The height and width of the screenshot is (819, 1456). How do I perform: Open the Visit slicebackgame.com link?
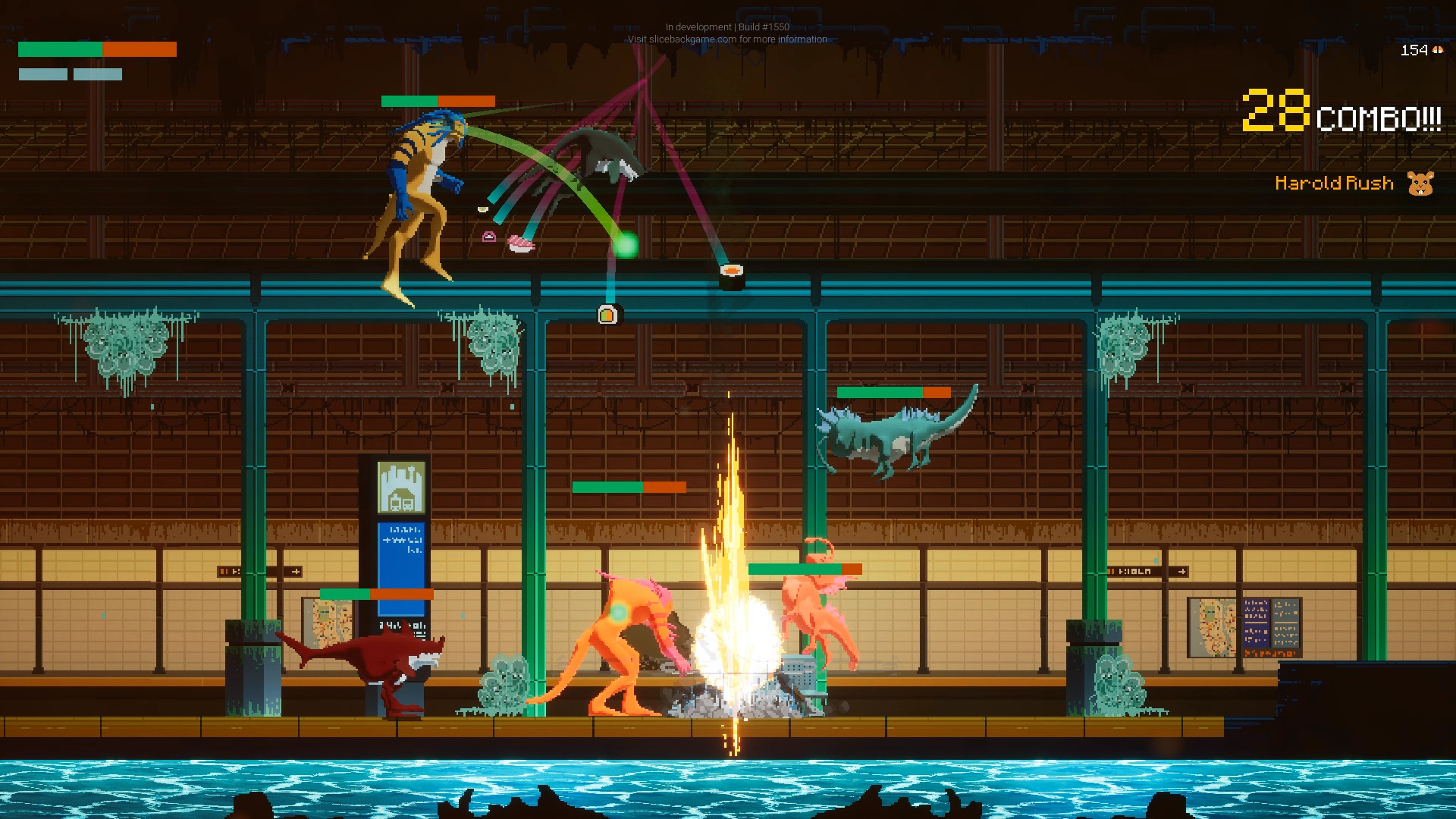pyautogui.click(x=726, y=39)
